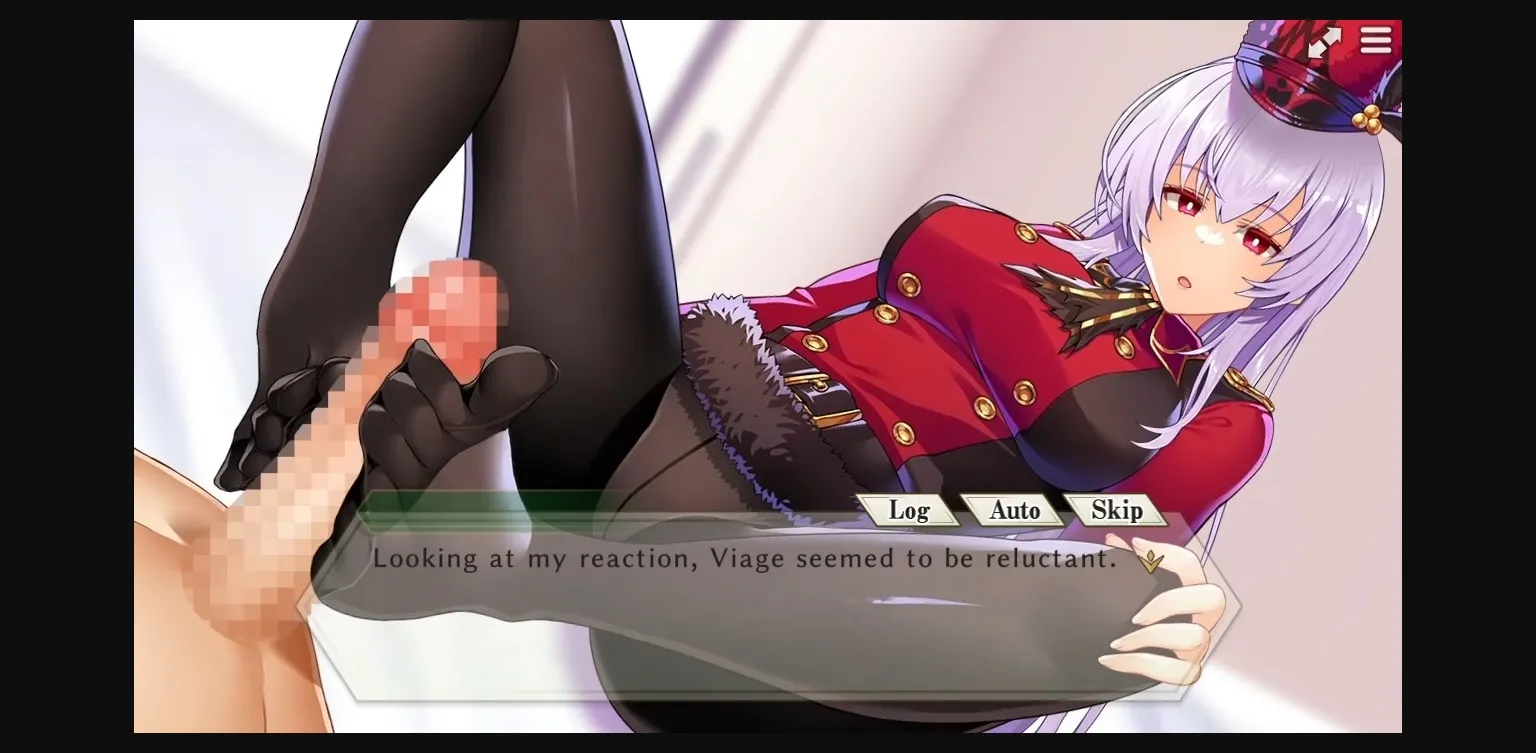
Task: Enable Auto mode for automatic text advance
Action: coord(1014,510)
